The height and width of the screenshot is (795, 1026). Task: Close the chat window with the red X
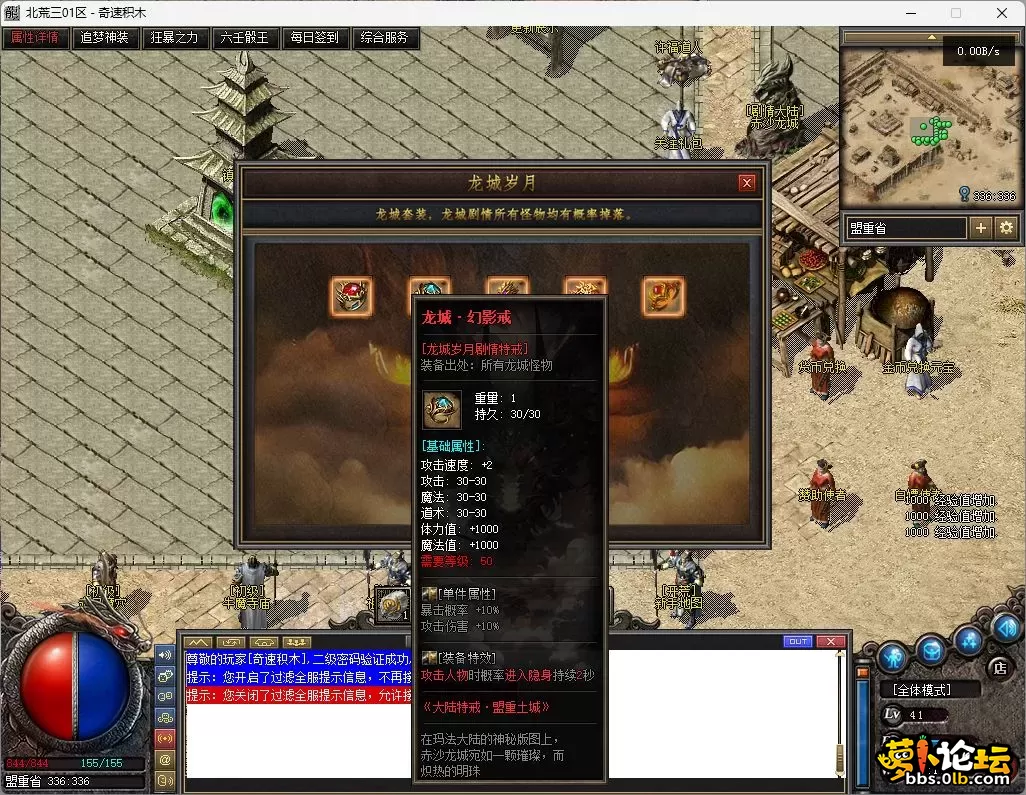(x=830, y=641)
